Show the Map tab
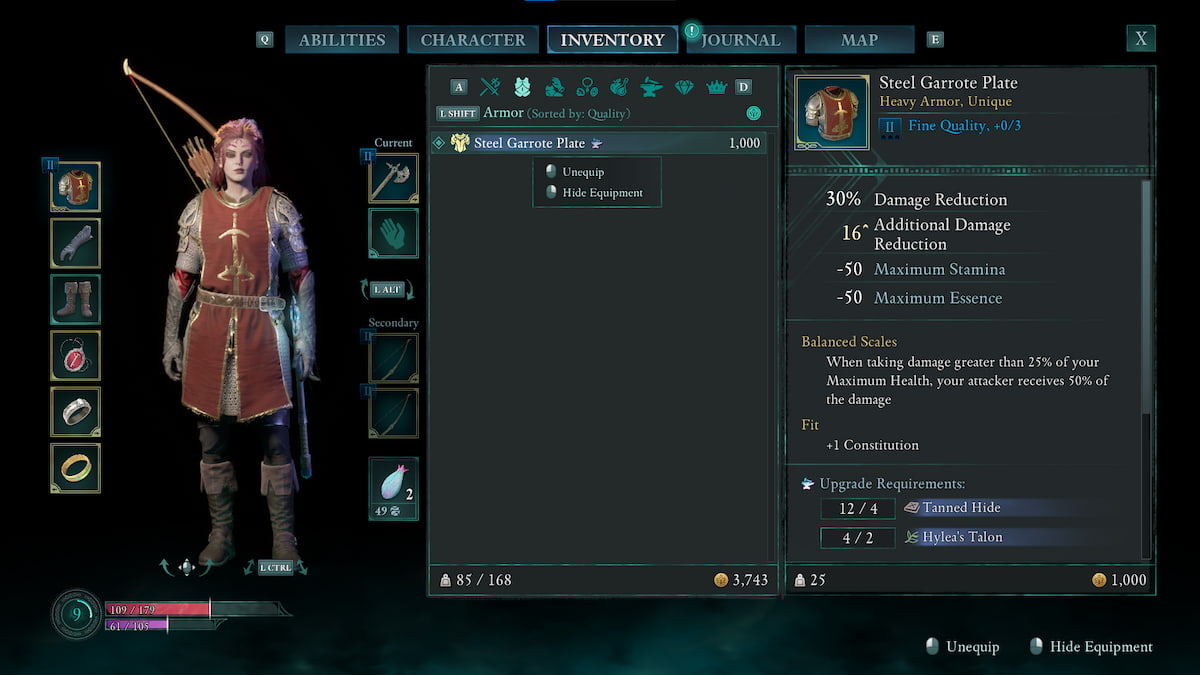The width and height of the screenshot is (1200, 675). tap(859, 40)
